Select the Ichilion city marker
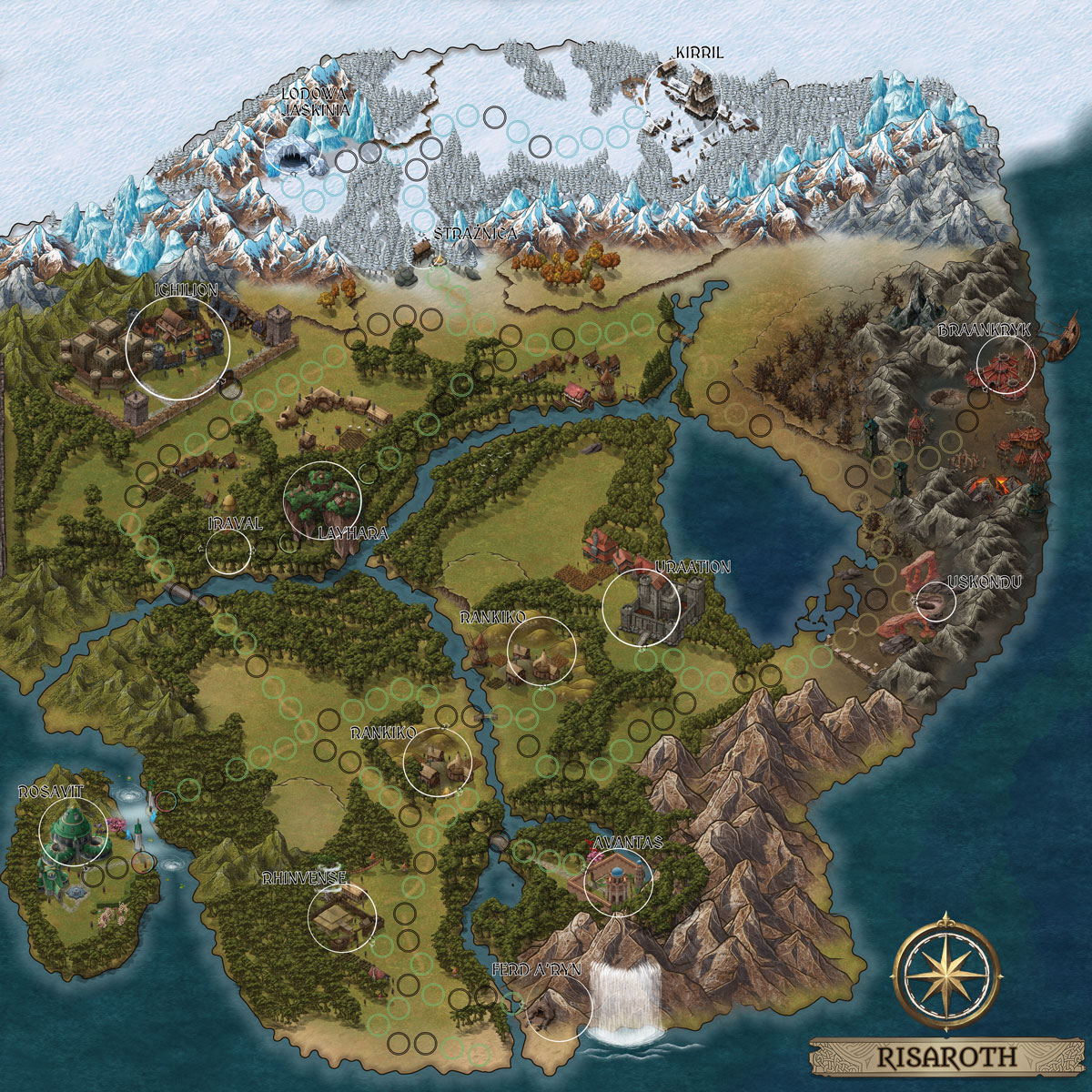Image resolution: width=1092 pixels, height=1092 pixels. [177, 349]
